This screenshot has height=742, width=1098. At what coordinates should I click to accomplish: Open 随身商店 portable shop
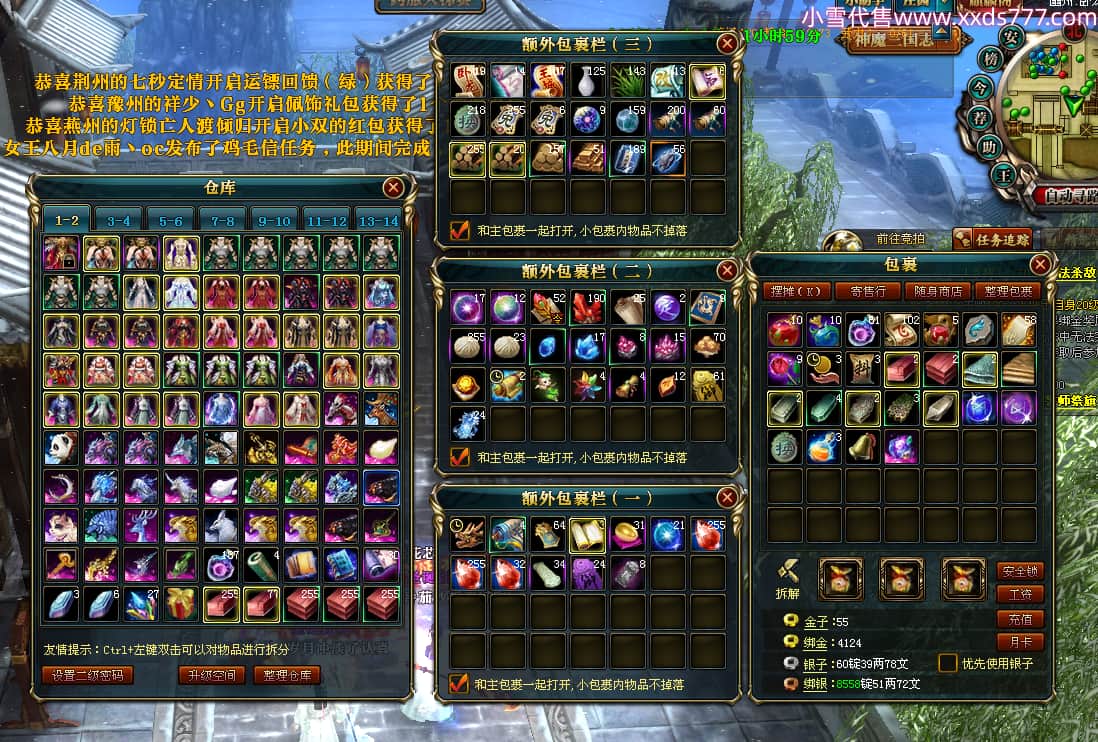[938, 291]
